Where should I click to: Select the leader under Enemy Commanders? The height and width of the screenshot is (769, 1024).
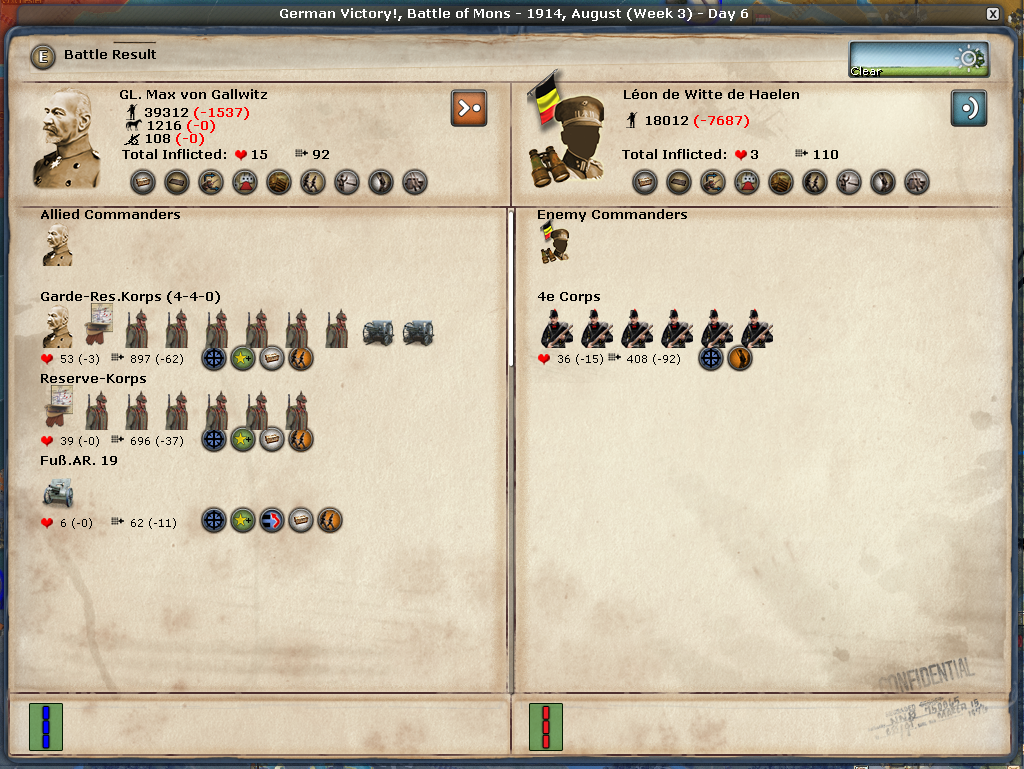pos(554,245)
